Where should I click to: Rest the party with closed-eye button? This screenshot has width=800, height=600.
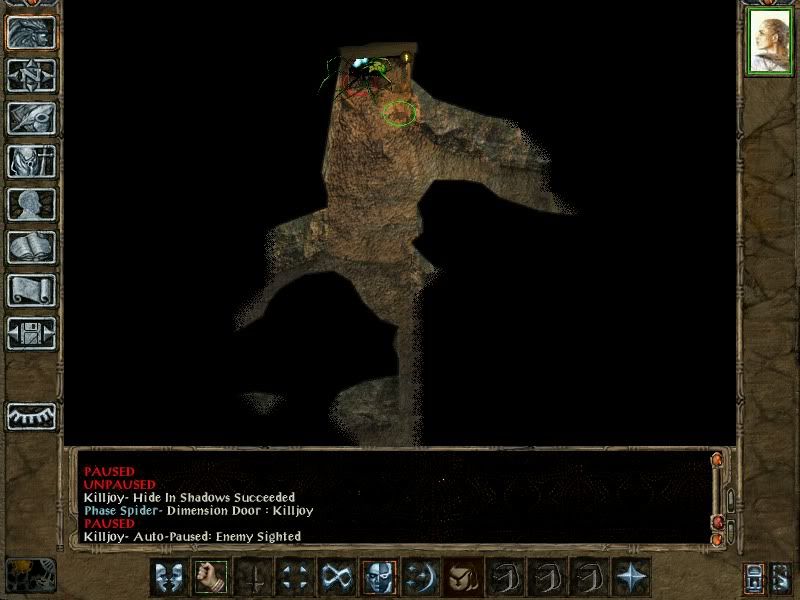pyautogui.click(x=30, y=415)
